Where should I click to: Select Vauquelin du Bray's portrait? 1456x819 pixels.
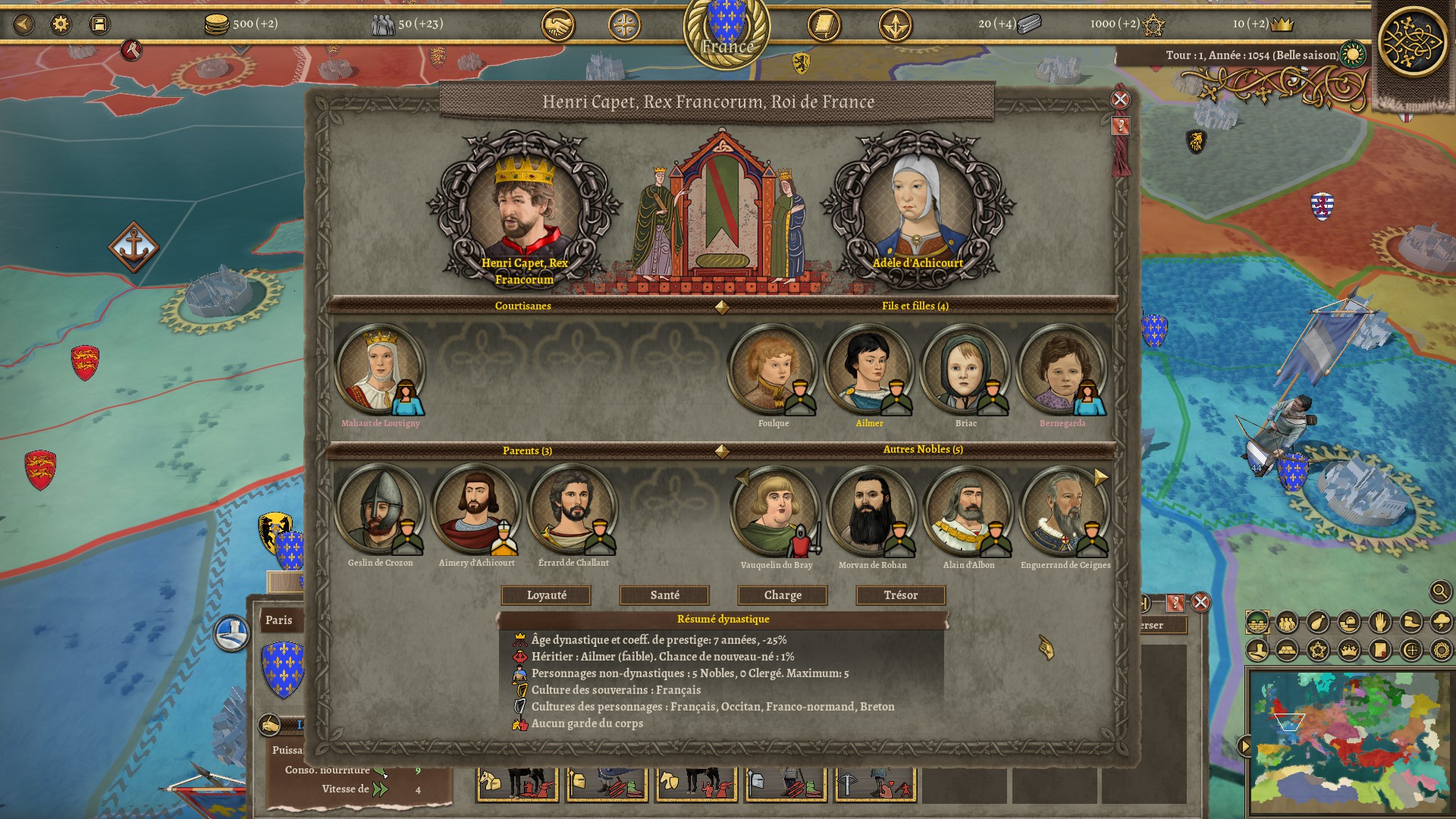[x=775, y=510]
